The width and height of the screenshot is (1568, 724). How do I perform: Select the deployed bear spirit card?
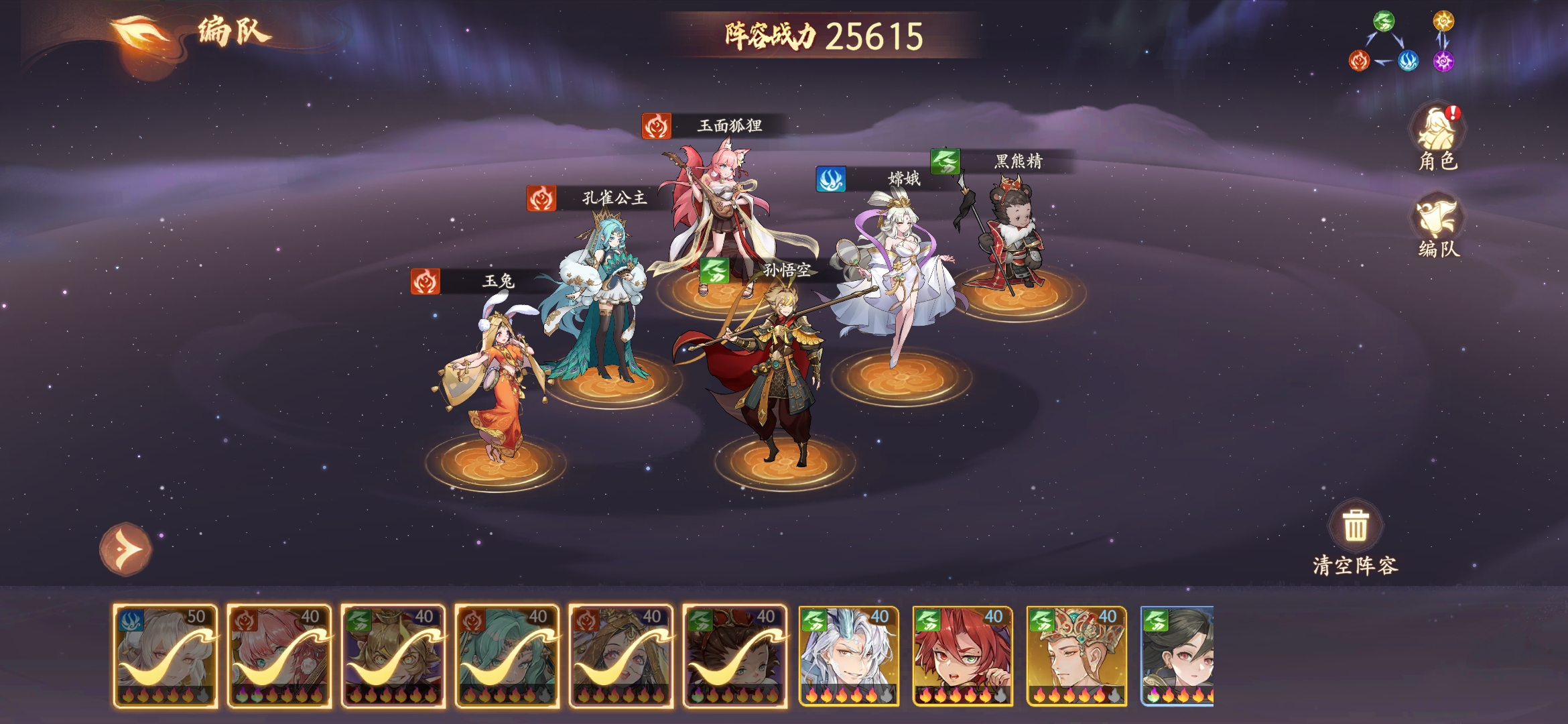coord(735,656)
